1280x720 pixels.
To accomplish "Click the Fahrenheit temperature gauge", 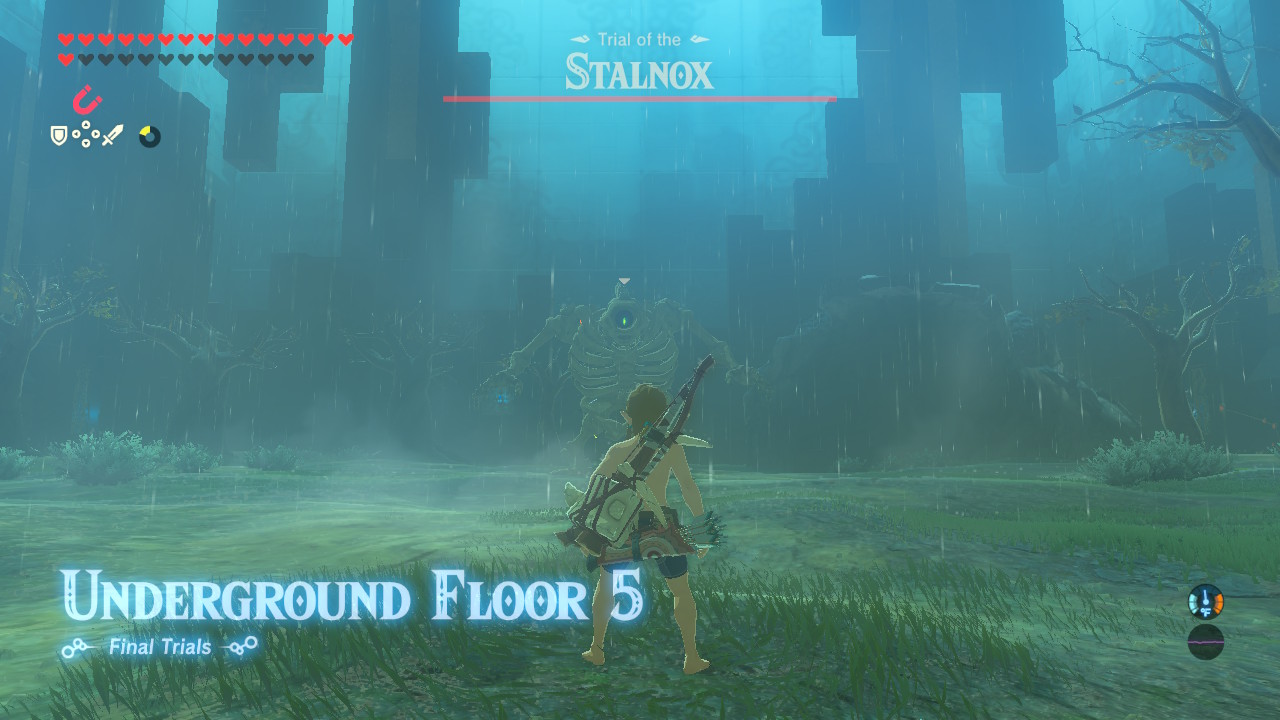I will pyautogui.click(x=1205, y=602).
